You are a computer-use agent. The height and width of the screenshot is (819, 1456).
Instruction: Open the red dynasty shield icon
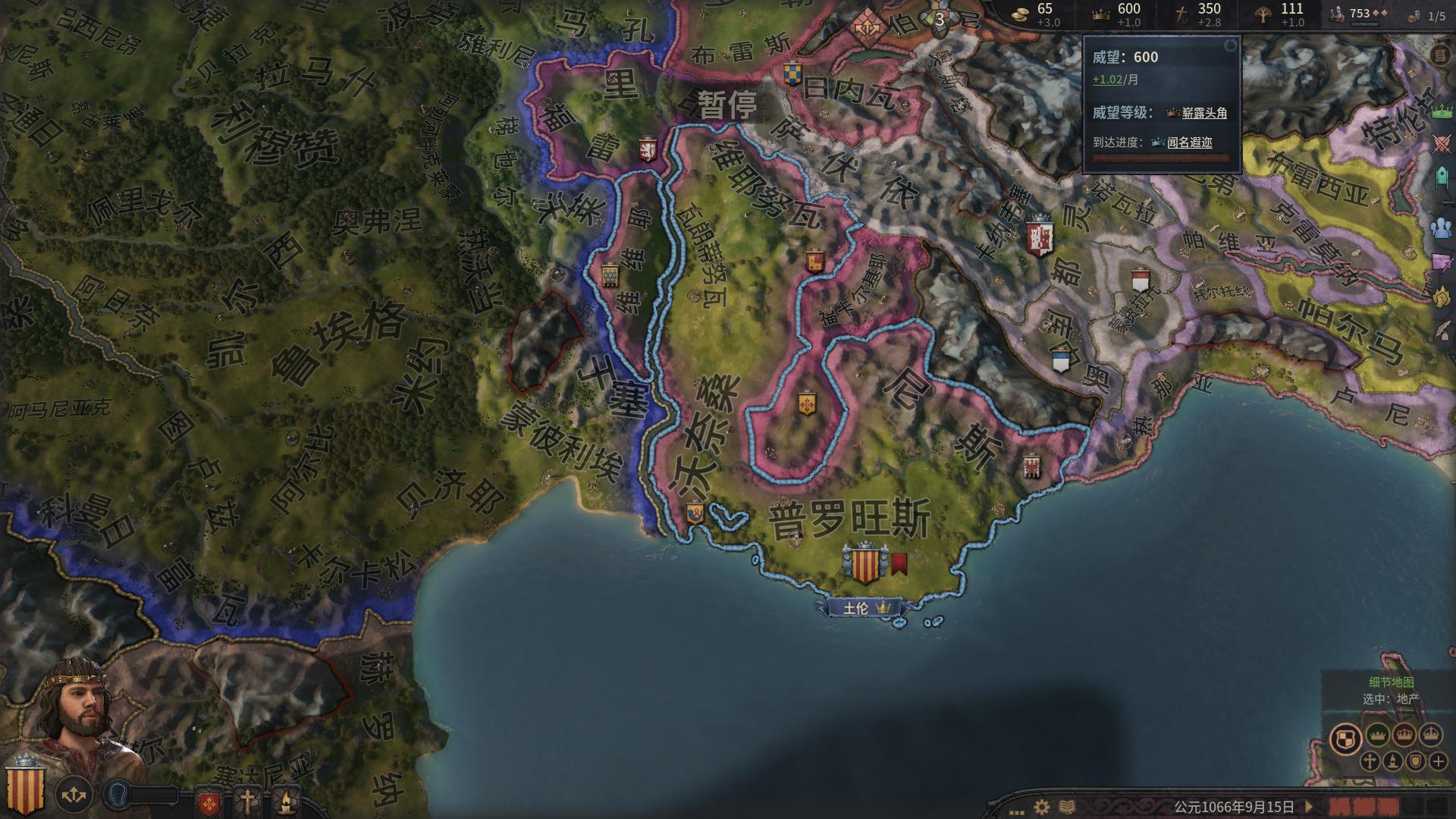point(209,802)
